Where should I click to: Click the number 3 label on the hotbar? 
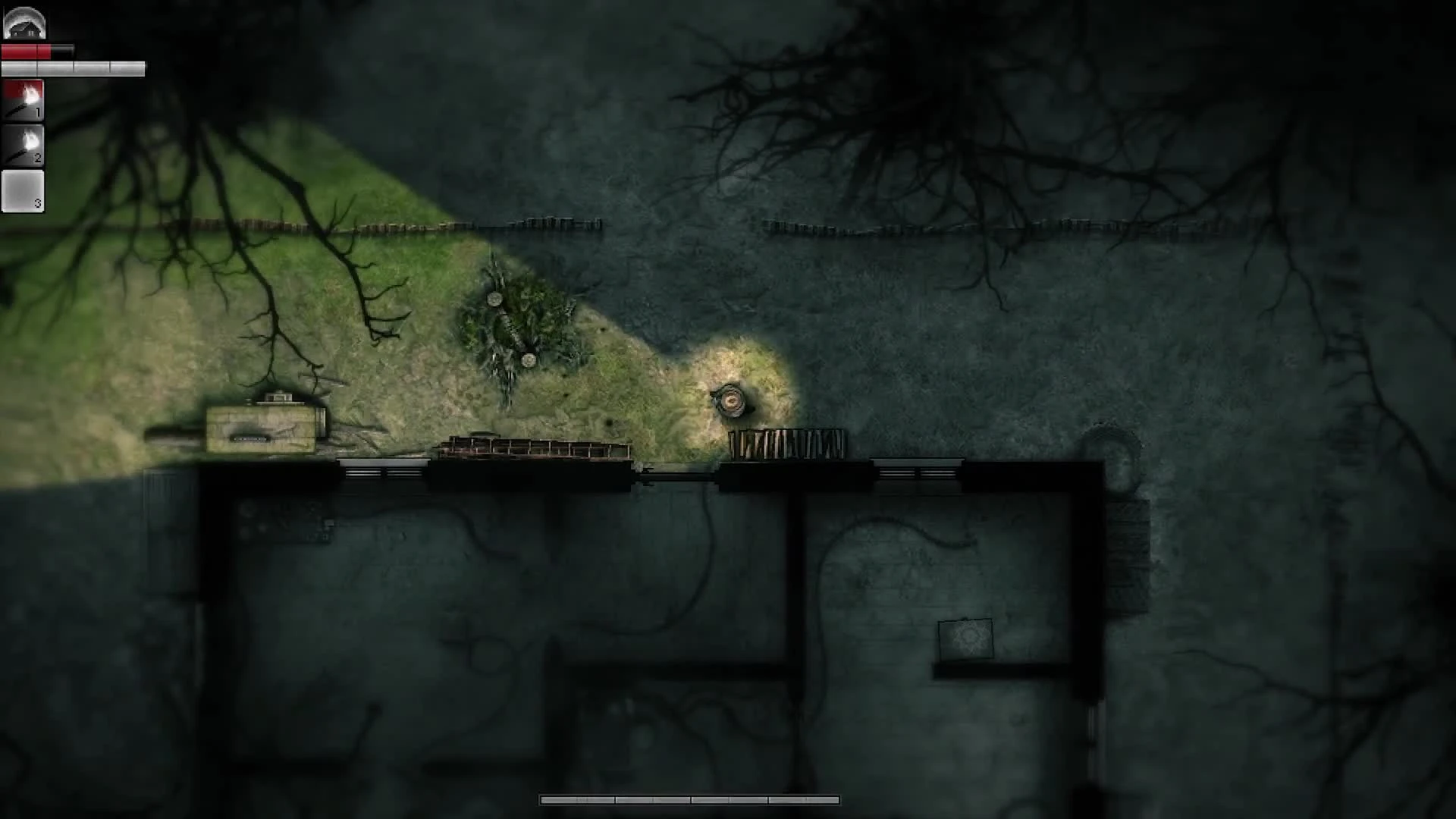(x=36, y=202)
